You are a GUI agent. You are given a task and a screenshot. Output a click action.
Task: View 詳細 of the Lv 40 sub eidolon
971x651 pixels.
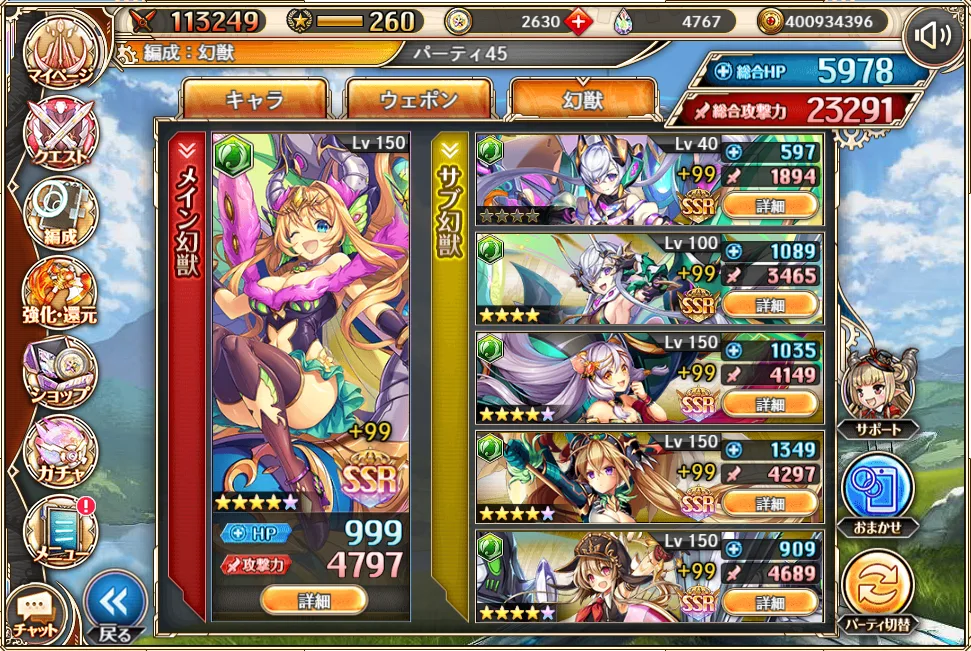[770, 206]
